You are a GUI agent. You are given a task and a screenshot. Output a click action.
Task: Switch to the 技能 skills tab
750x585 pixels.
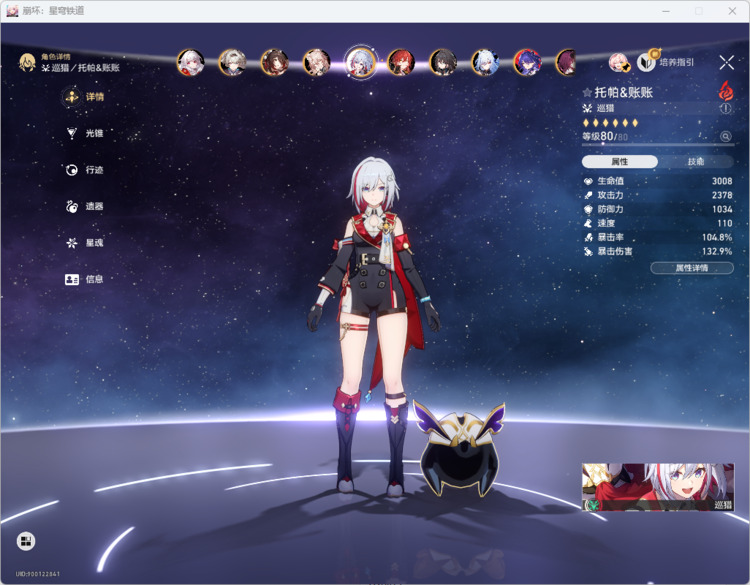click(696, 161)
